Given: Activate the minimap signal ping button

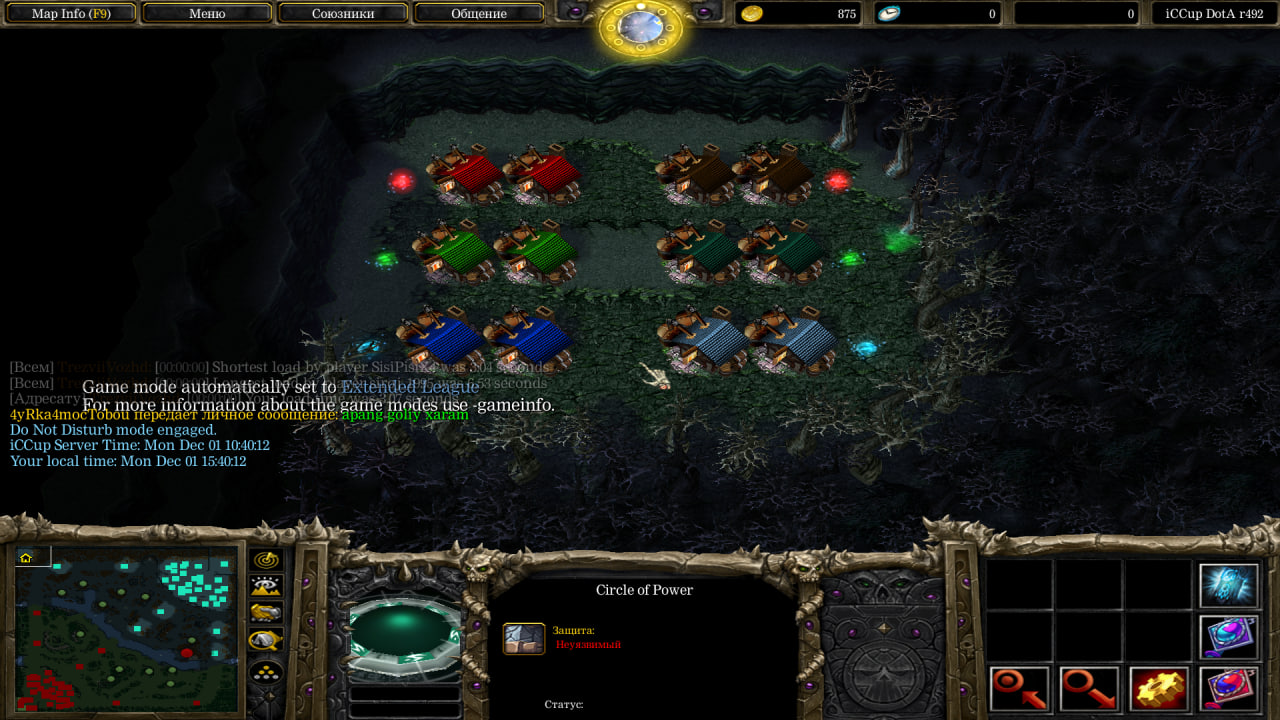Looking at the screenshot, I should point(266,560).
